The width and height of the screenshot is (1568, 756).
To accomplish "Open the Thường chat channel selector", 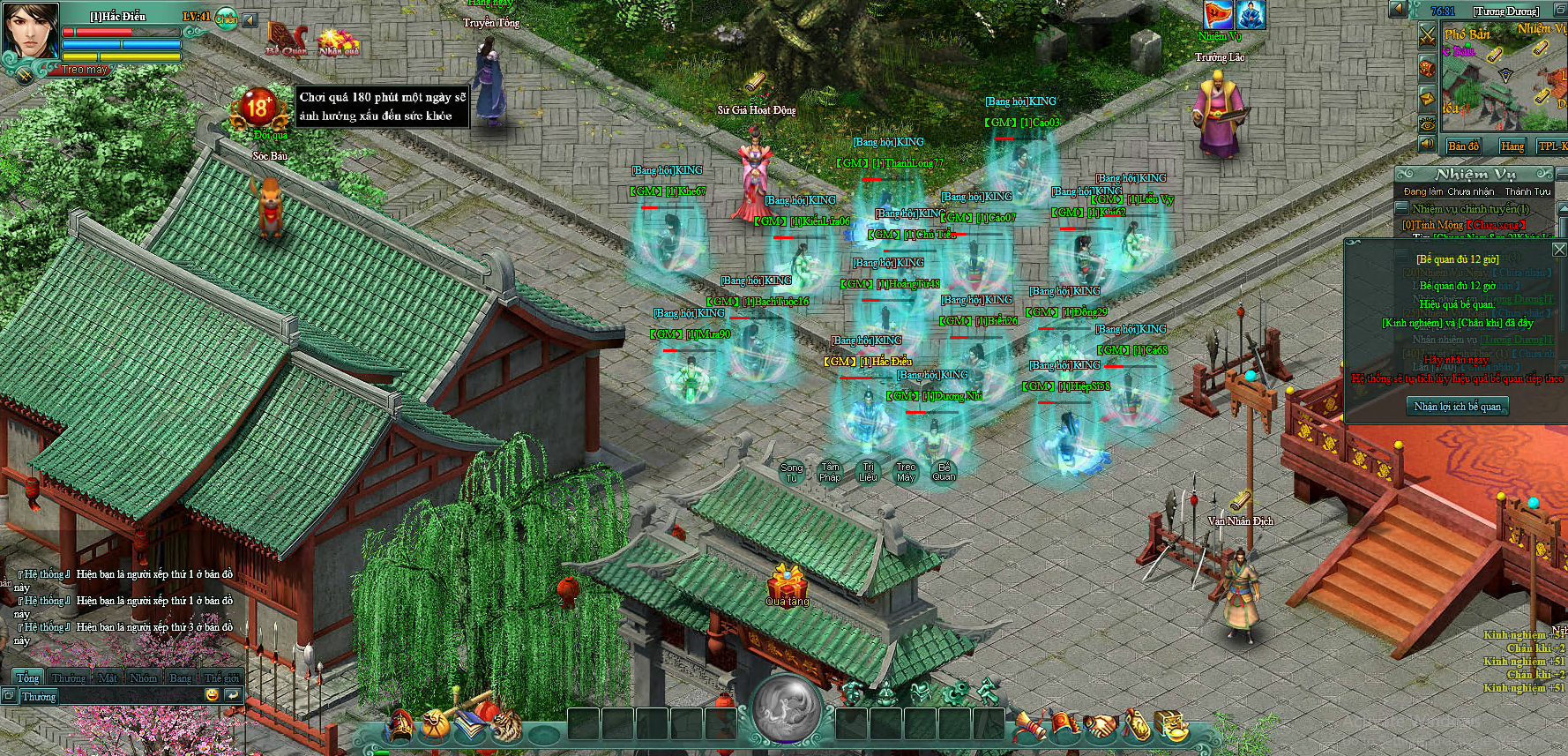I will [x=39, y=696].
